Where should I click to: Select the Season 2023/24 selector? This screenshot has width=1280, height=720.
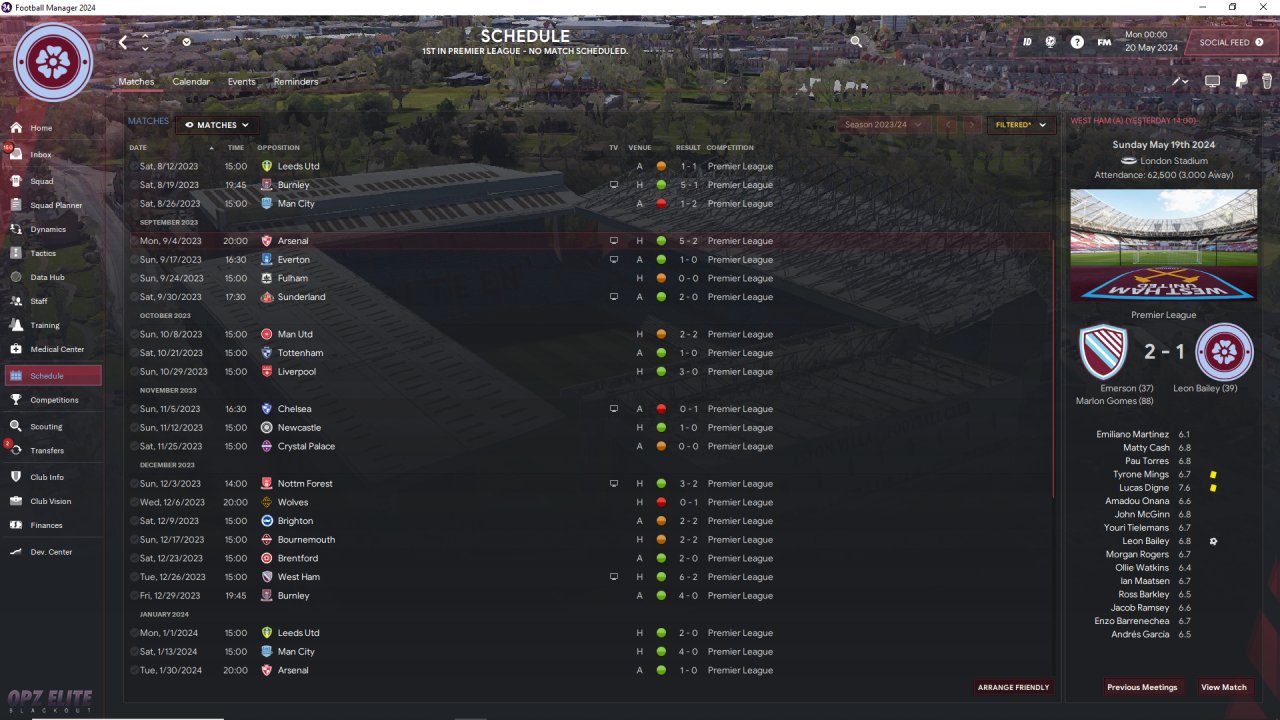[875, 125]
